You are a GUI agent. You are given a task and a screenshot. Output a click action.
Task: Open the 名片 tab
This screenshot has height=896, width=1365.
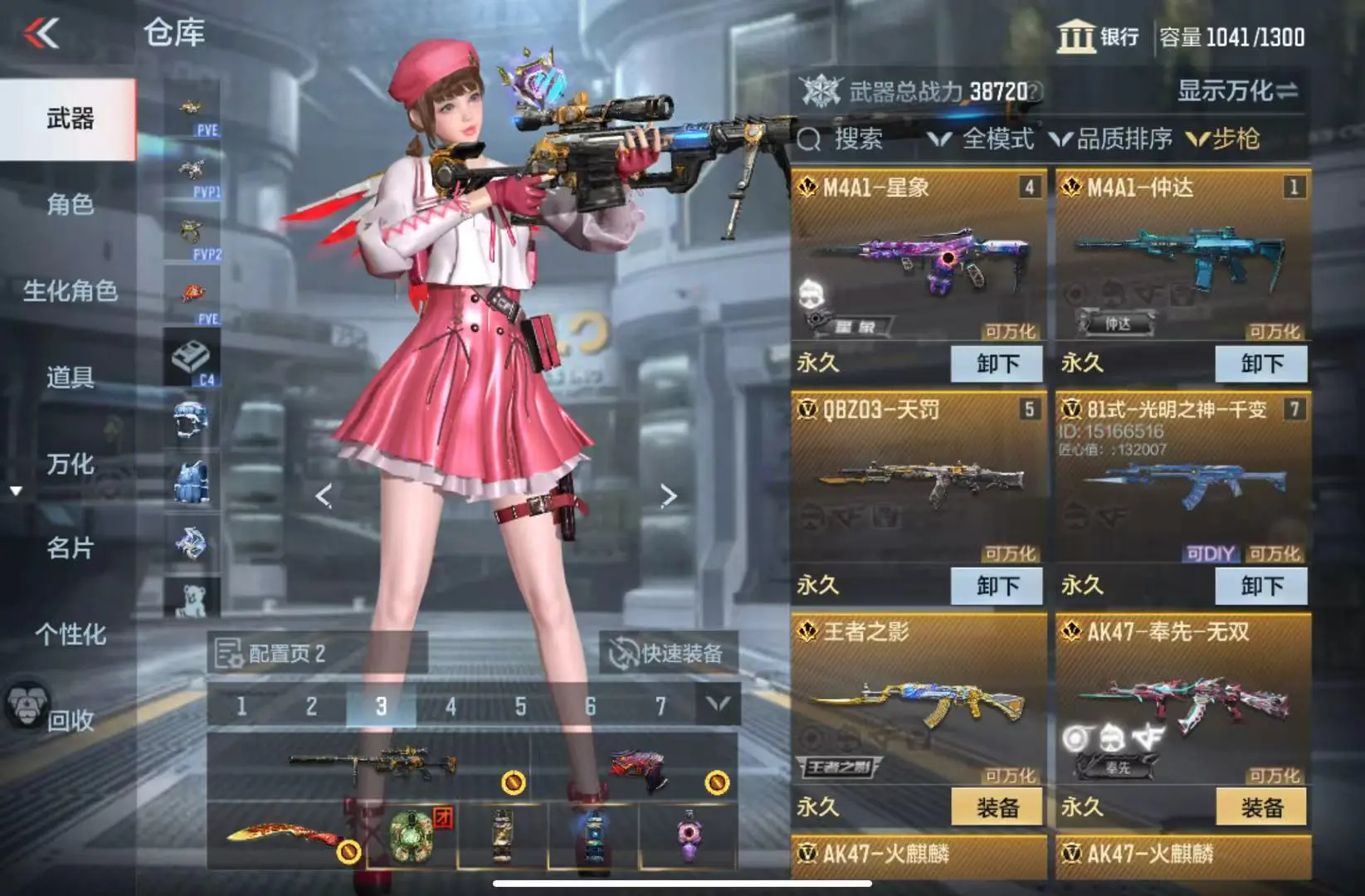pyautogui.click(x=70, y=548)
